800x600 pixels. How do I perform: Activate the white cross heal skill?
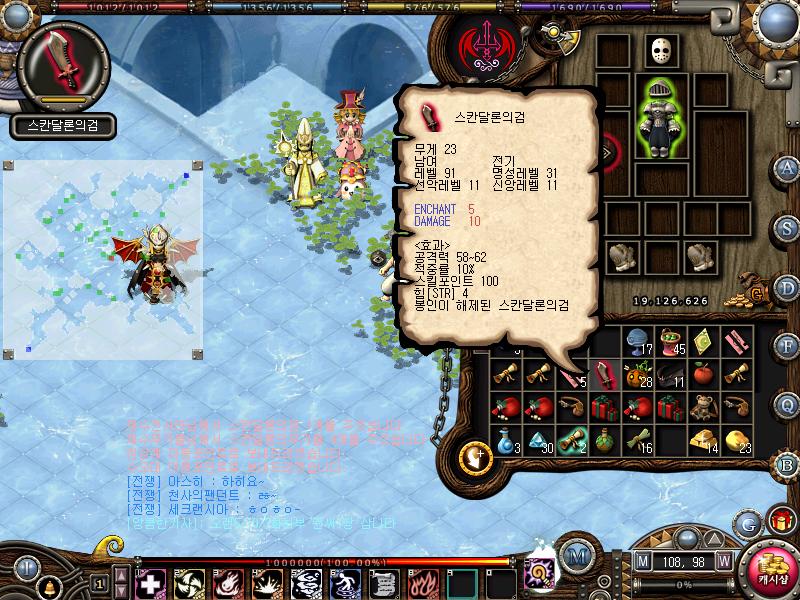click(150, 582)
